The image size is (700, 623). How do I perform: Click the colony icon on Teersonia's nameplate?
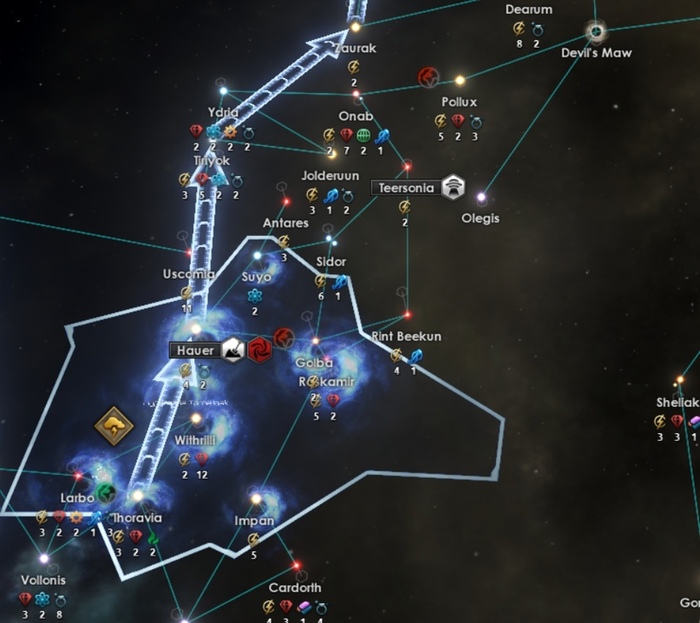[x=454, y=186]
